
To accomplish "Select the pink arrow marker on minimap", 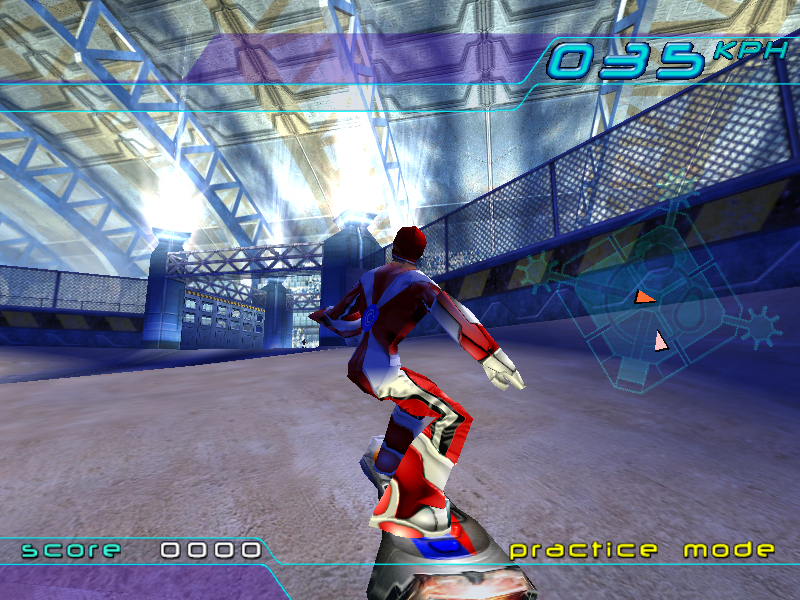I will (660, 342).
